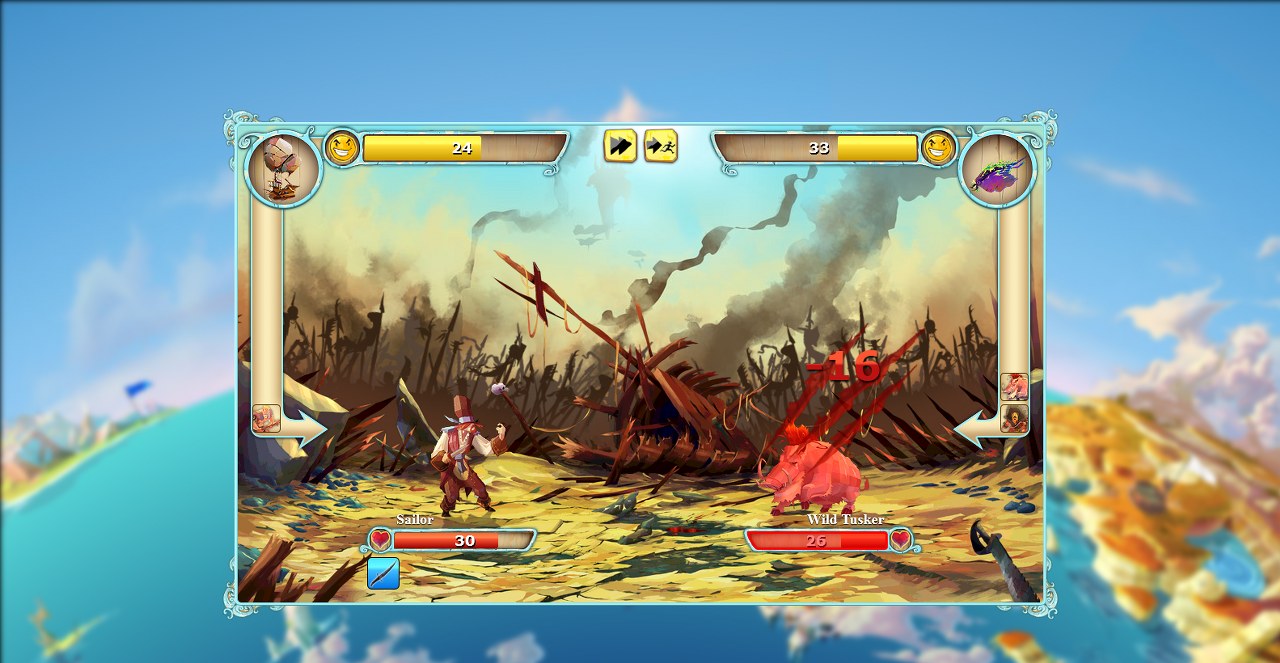Select the queued unit portrait in player's column
1280x663 pixels.
point(266,418)
